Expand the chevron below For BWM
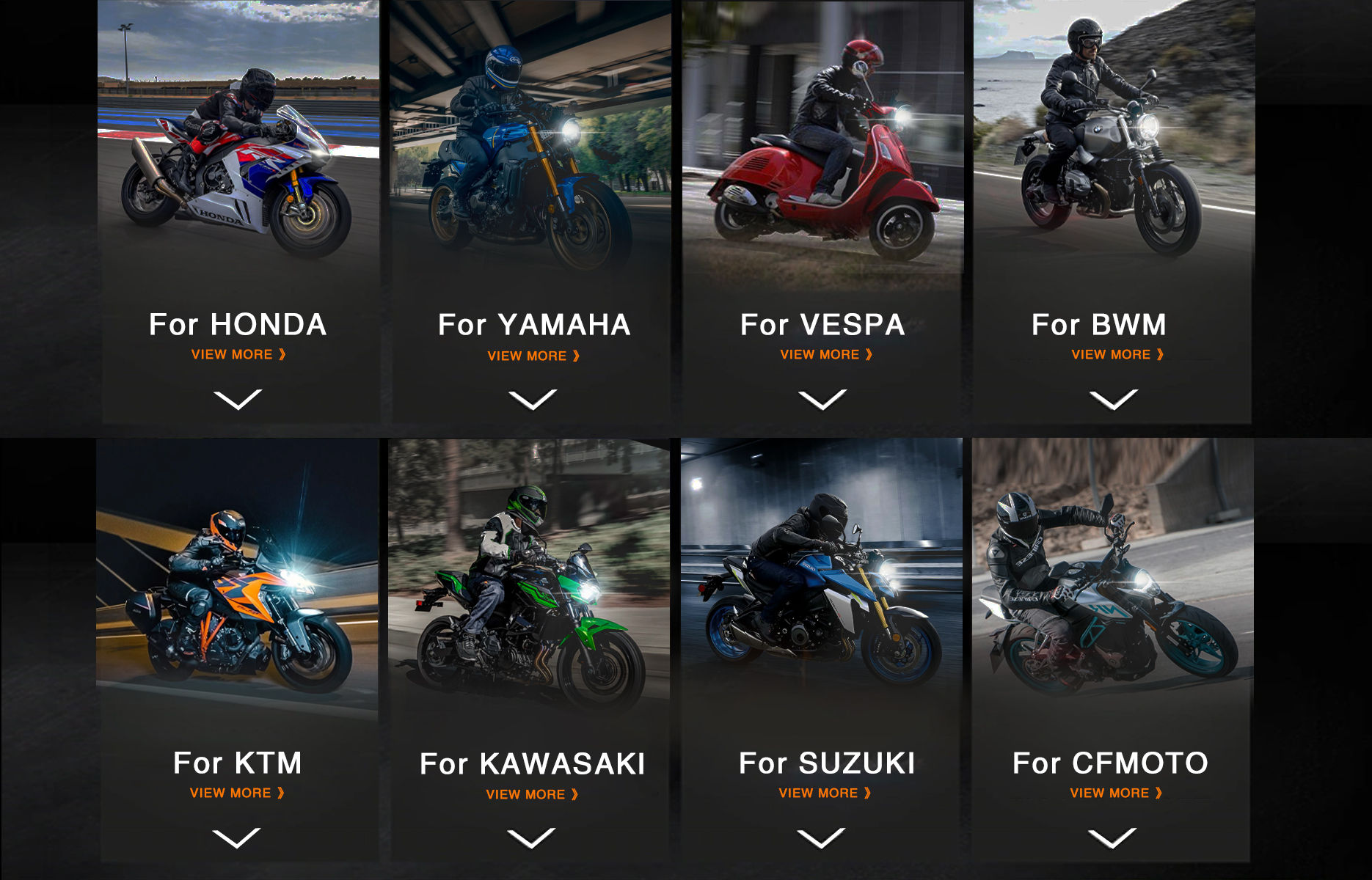Screen dimensions: 1372x880 pyautogui.click(x=1114, y=400)
